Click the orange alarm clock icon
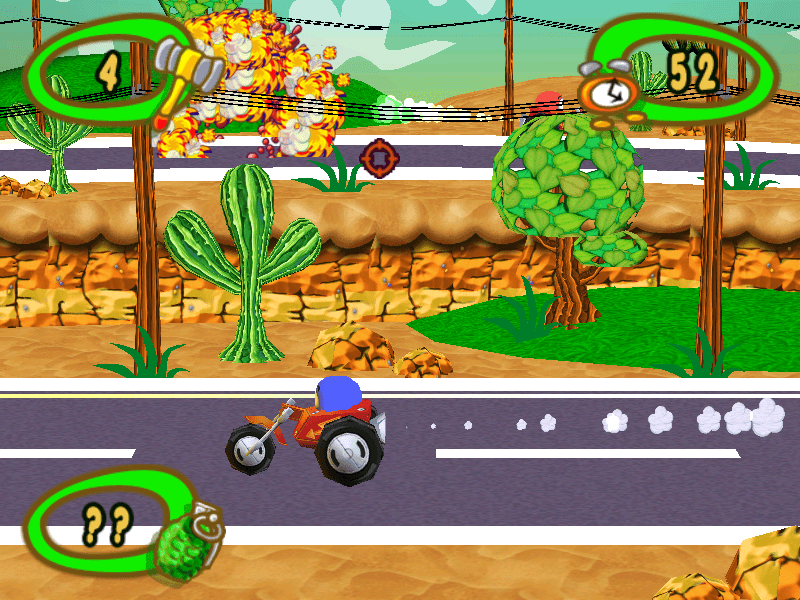The width and height of the screenshot is (800, 600). pos(609,93)
